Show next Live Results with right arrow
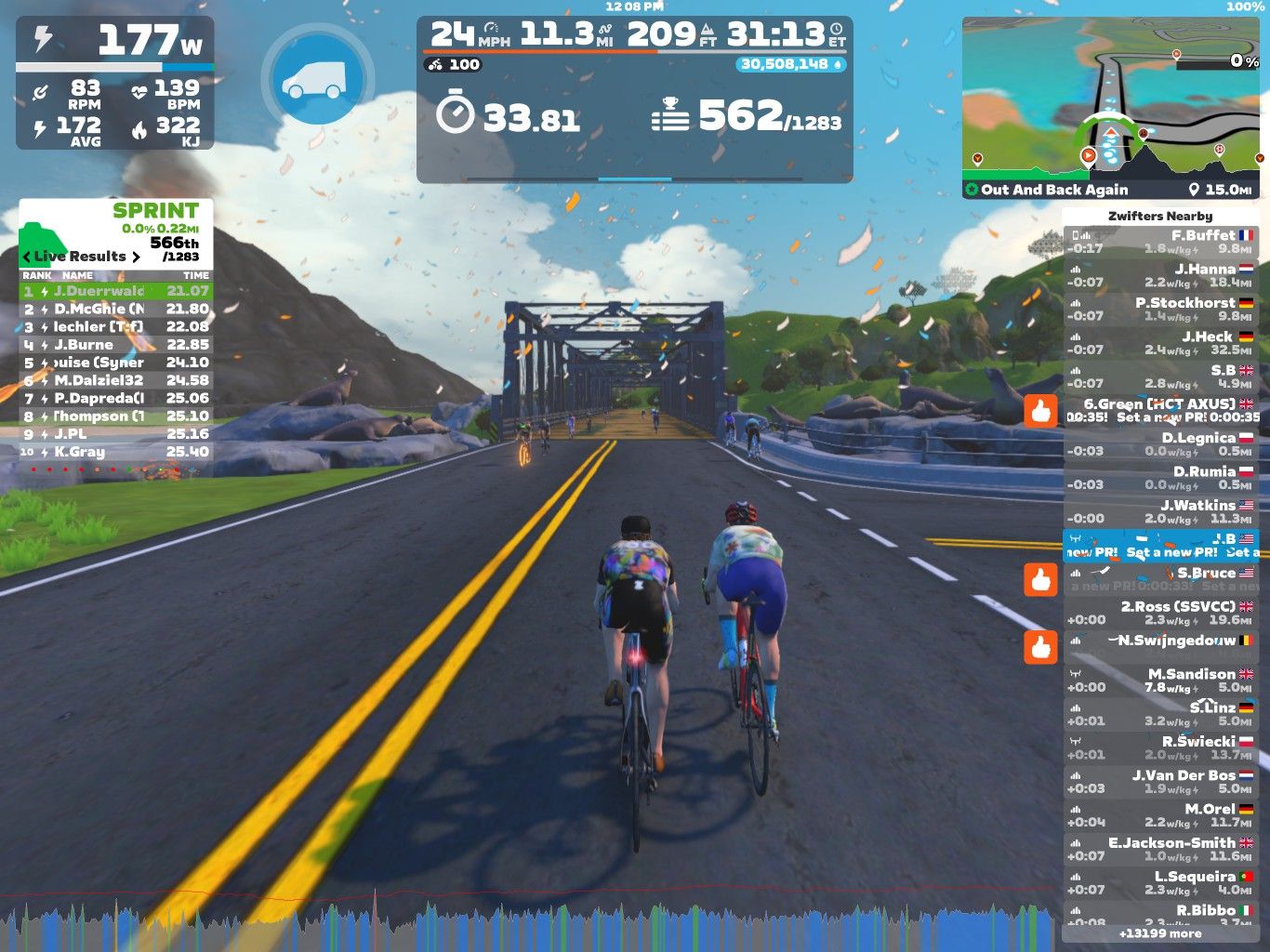The height and width of the screenshot is (952, 1270). click(x=136, y=257)
